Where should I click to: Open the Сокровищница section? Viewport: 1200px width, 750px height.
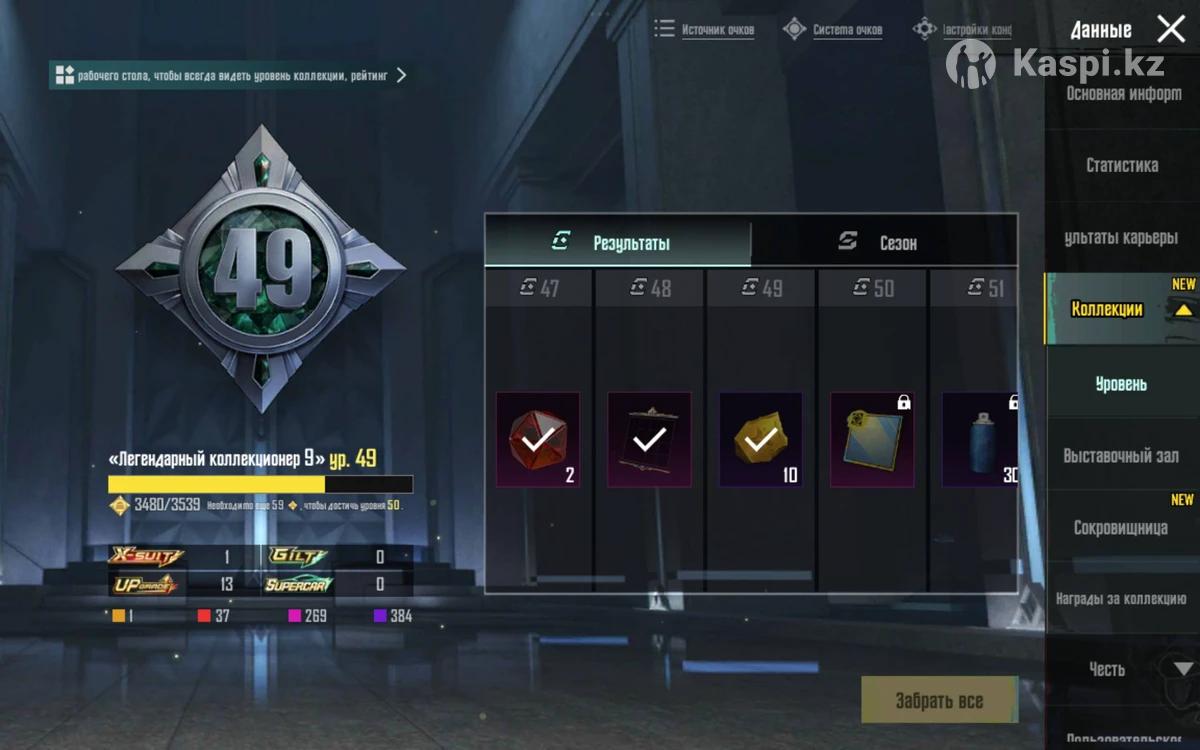click(1120, 528)
